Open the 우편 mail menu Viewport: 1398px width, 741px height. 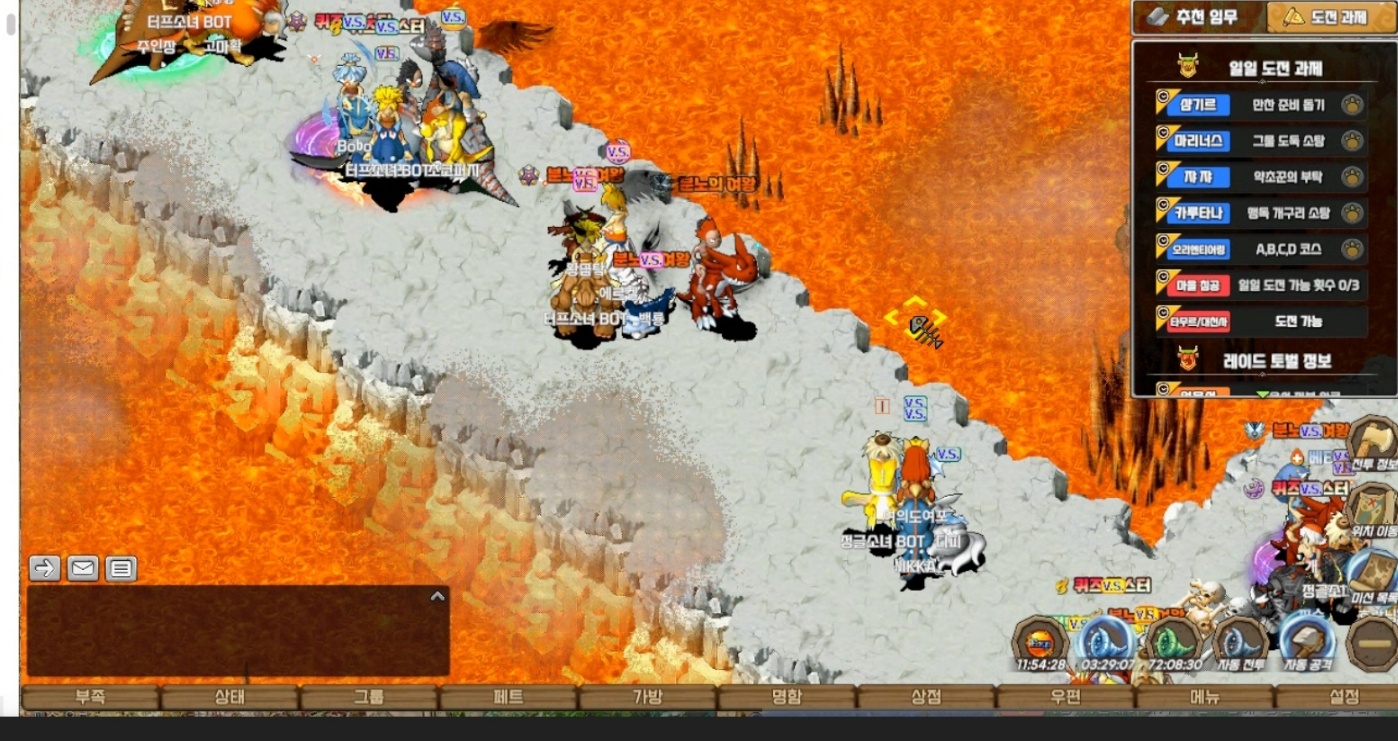click(1065, 697)
